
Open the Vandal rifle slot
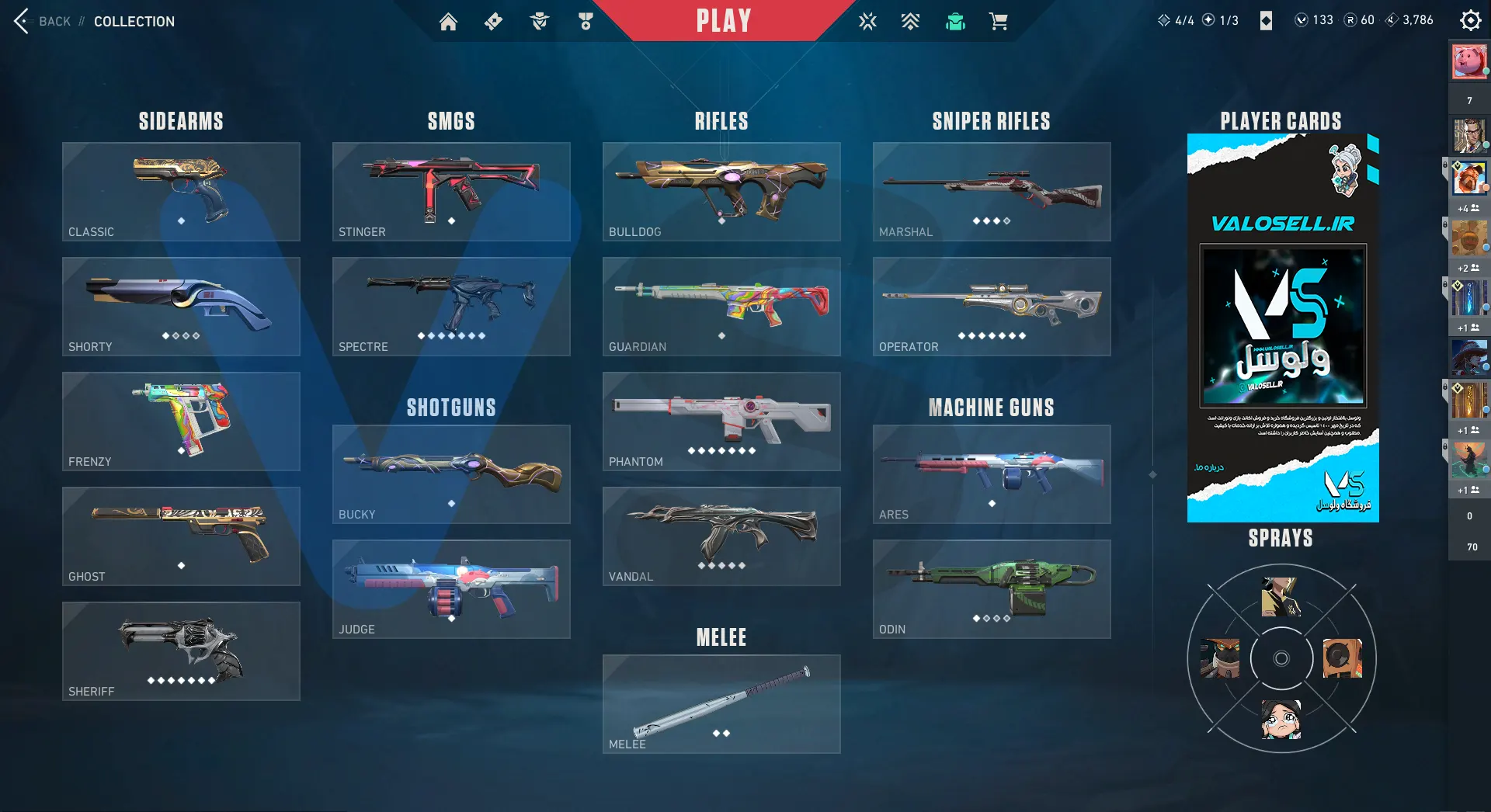pos(721,536)
